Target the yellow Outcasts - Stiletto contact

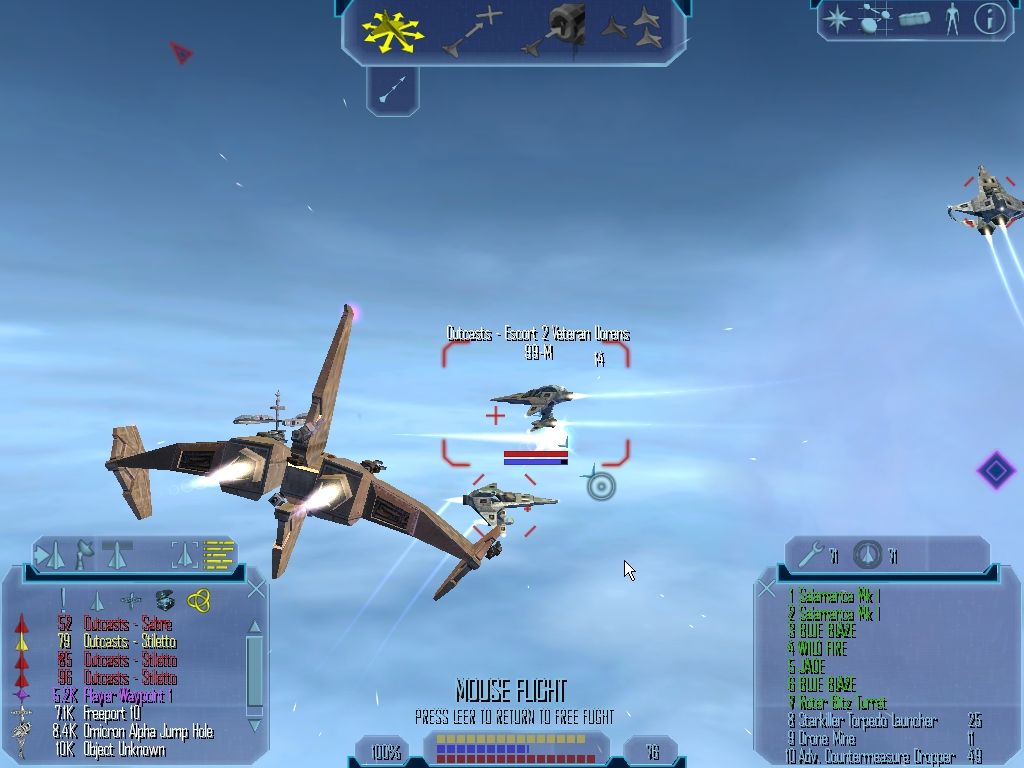[130, 642]
